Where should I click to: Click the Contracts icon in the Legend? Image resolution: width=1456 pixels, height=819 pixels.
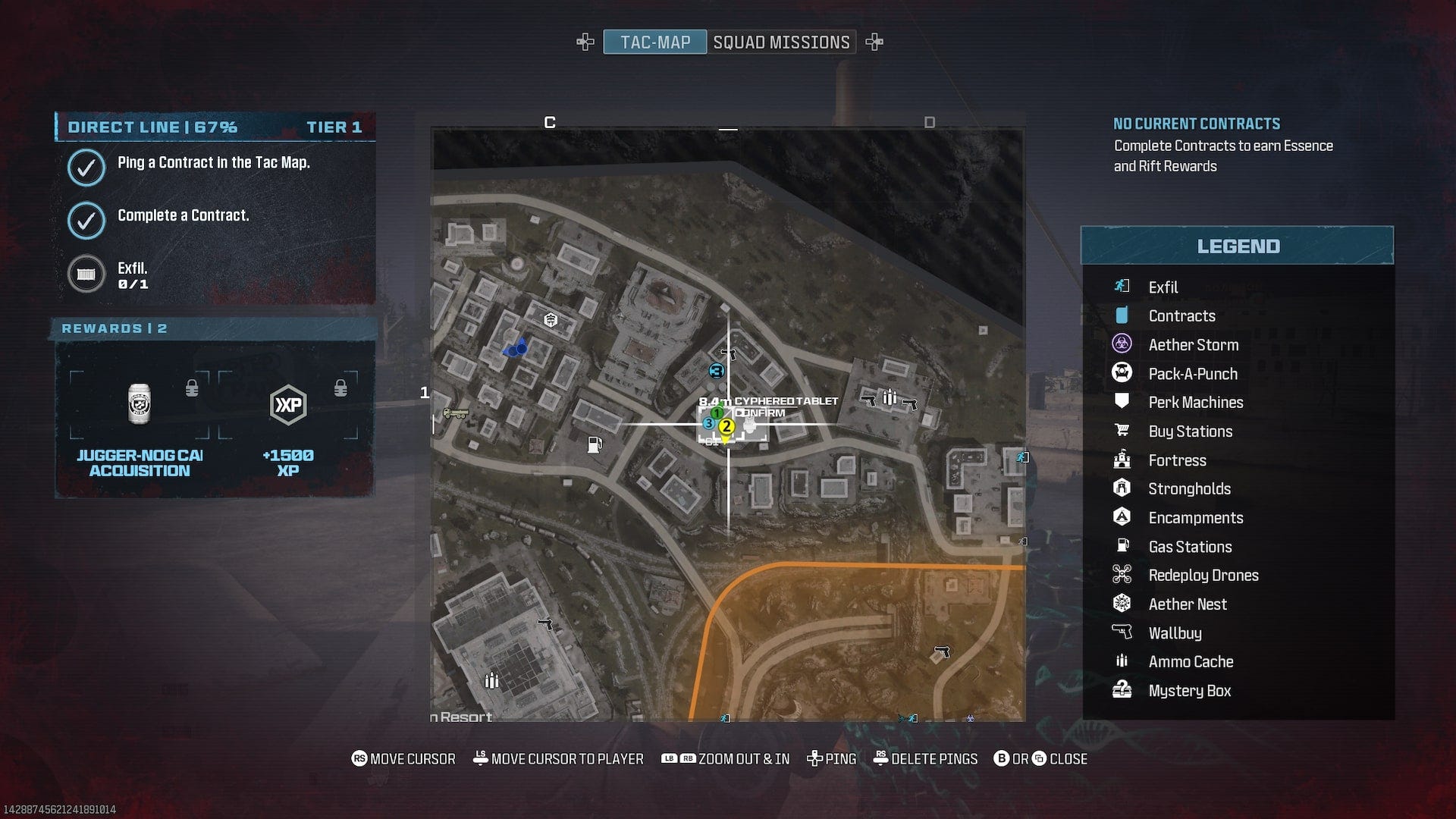click(1122, 315)
